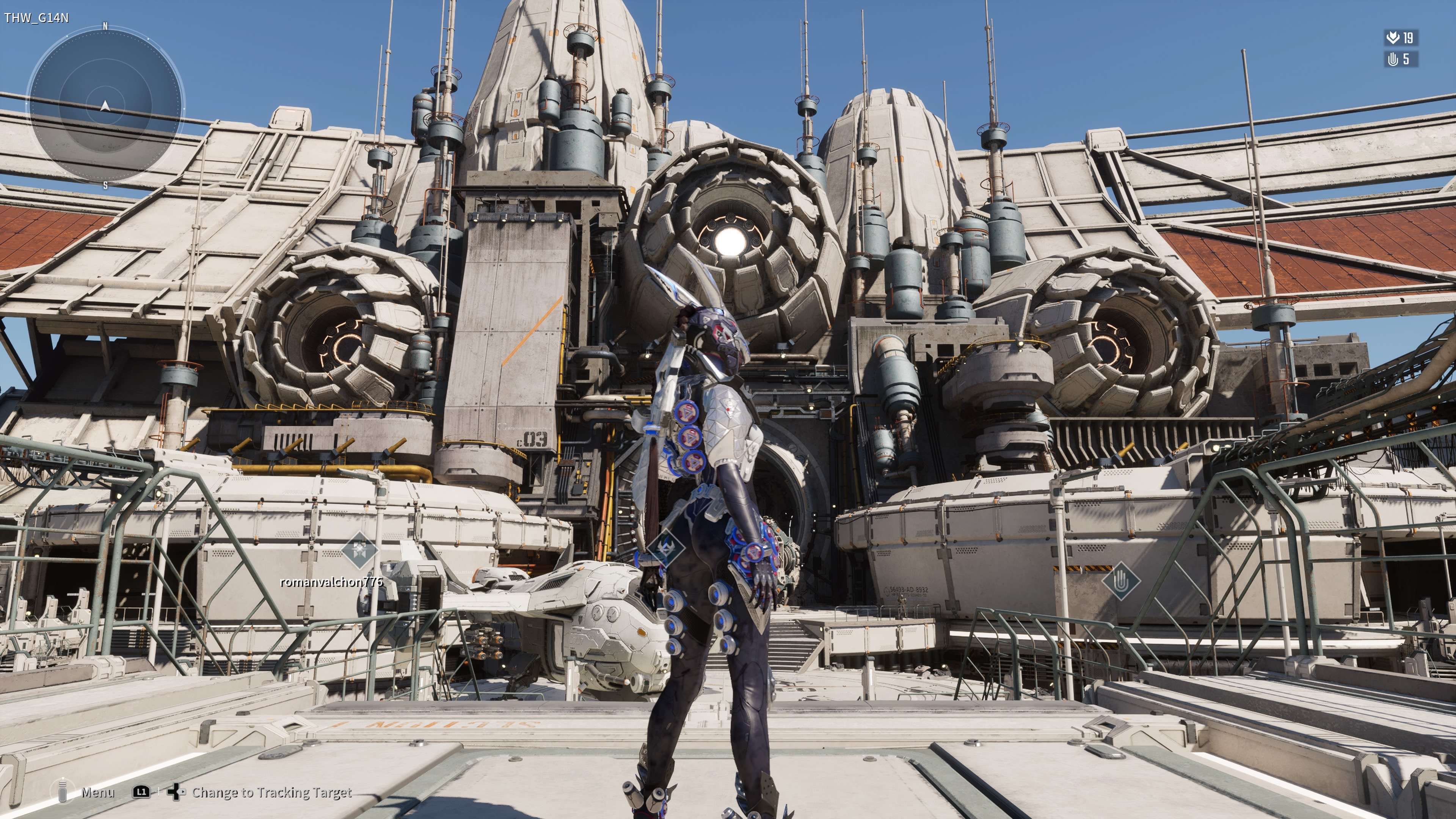Click the Change to Tracking Target label
This screenshot has width=1456, height=819.
click(272, 792)
